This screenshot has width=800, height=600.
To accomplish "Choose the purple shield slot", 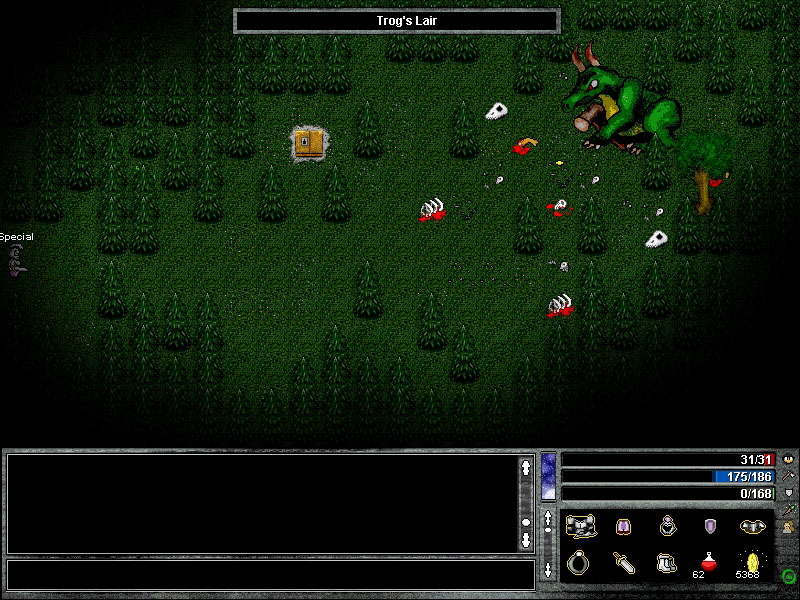I will tap(711, 526).
